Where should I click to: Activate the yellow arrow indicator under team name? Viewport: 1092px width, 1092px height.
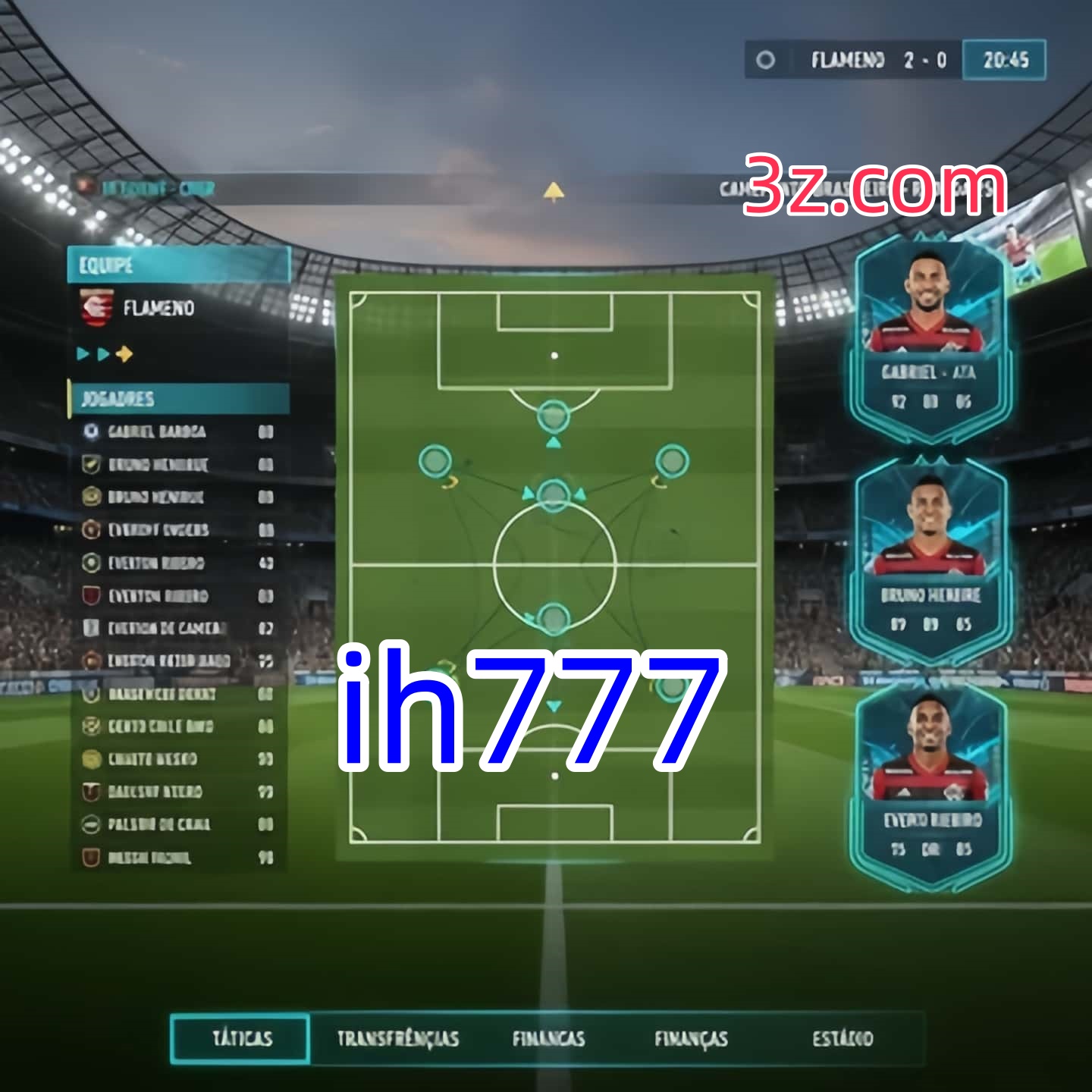[126, 353]
